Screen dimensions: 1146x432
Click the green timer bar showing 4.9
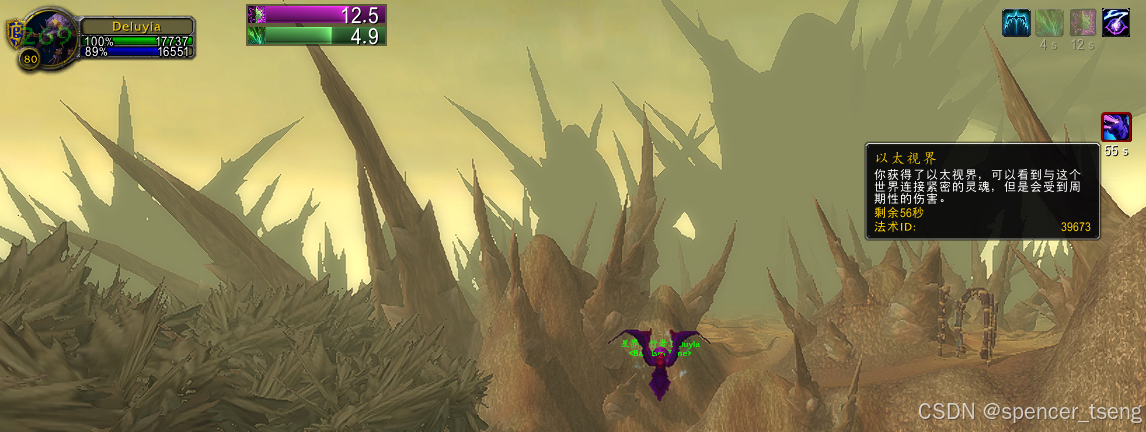(x=316, y=35)
